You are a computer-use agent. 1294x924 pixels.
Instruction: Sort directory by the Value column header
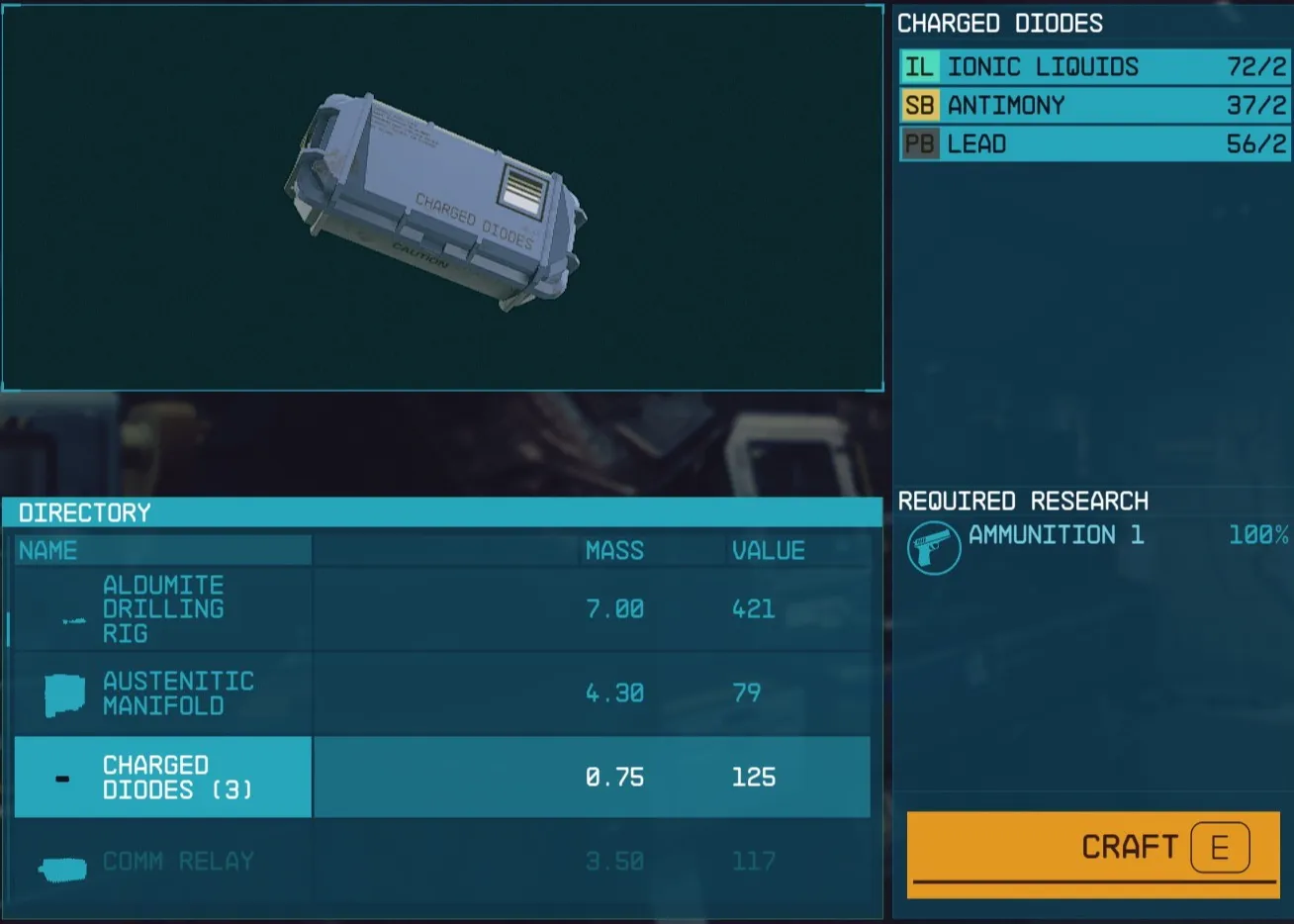(x=768, y=551)
